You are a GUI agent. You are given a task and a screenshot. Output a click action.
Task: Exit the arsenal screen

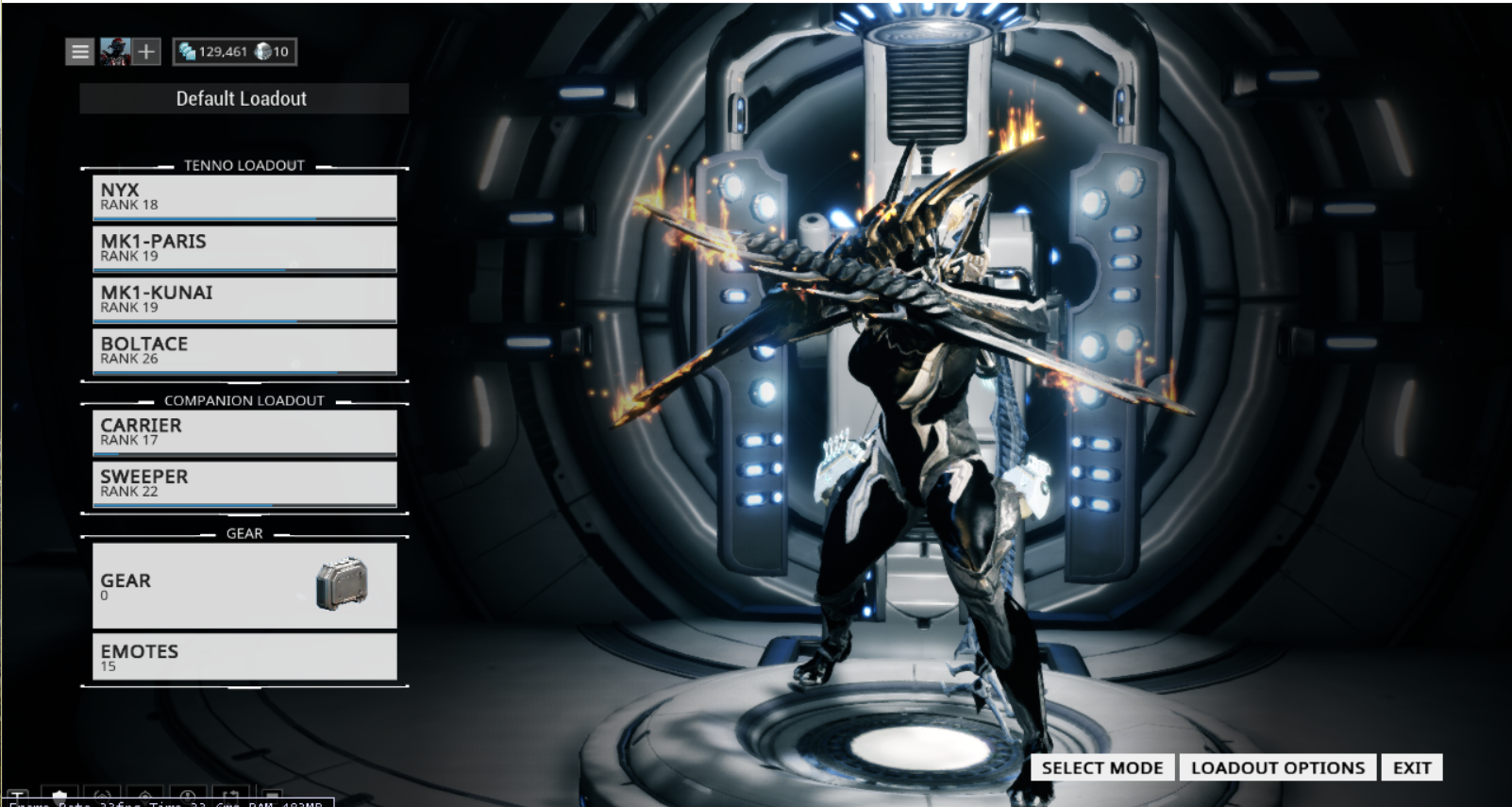1411,767
